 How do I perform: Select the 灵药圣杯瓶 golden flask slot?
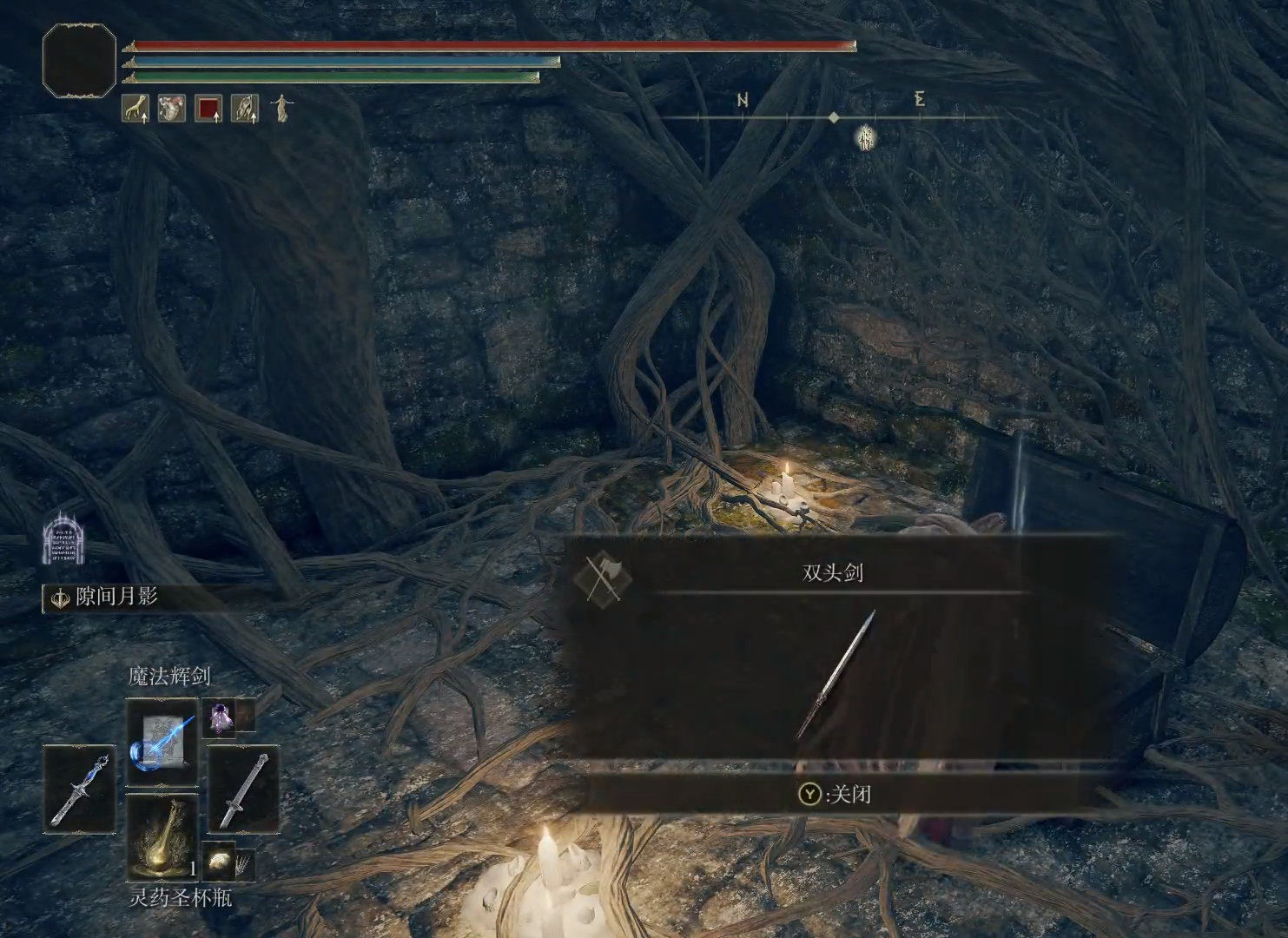click(x=162, y=837)
